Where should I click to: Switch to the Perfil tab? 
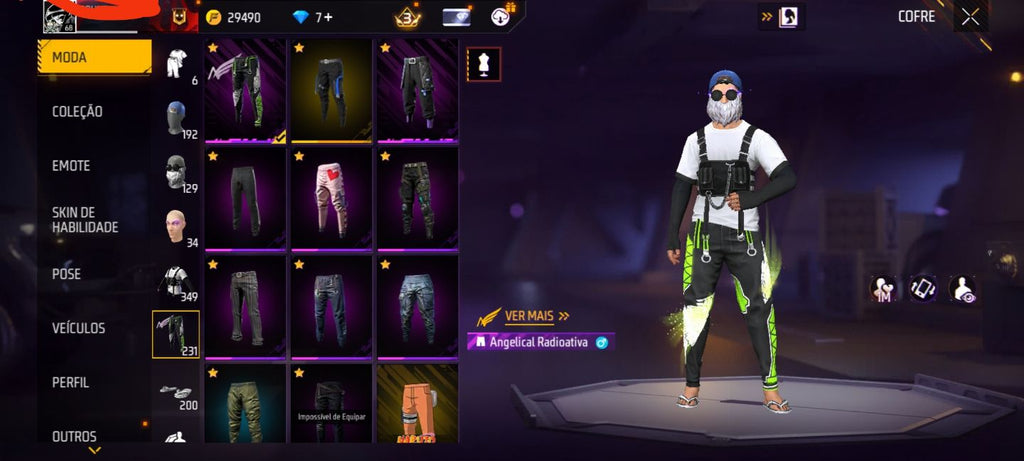pos(71,382)
